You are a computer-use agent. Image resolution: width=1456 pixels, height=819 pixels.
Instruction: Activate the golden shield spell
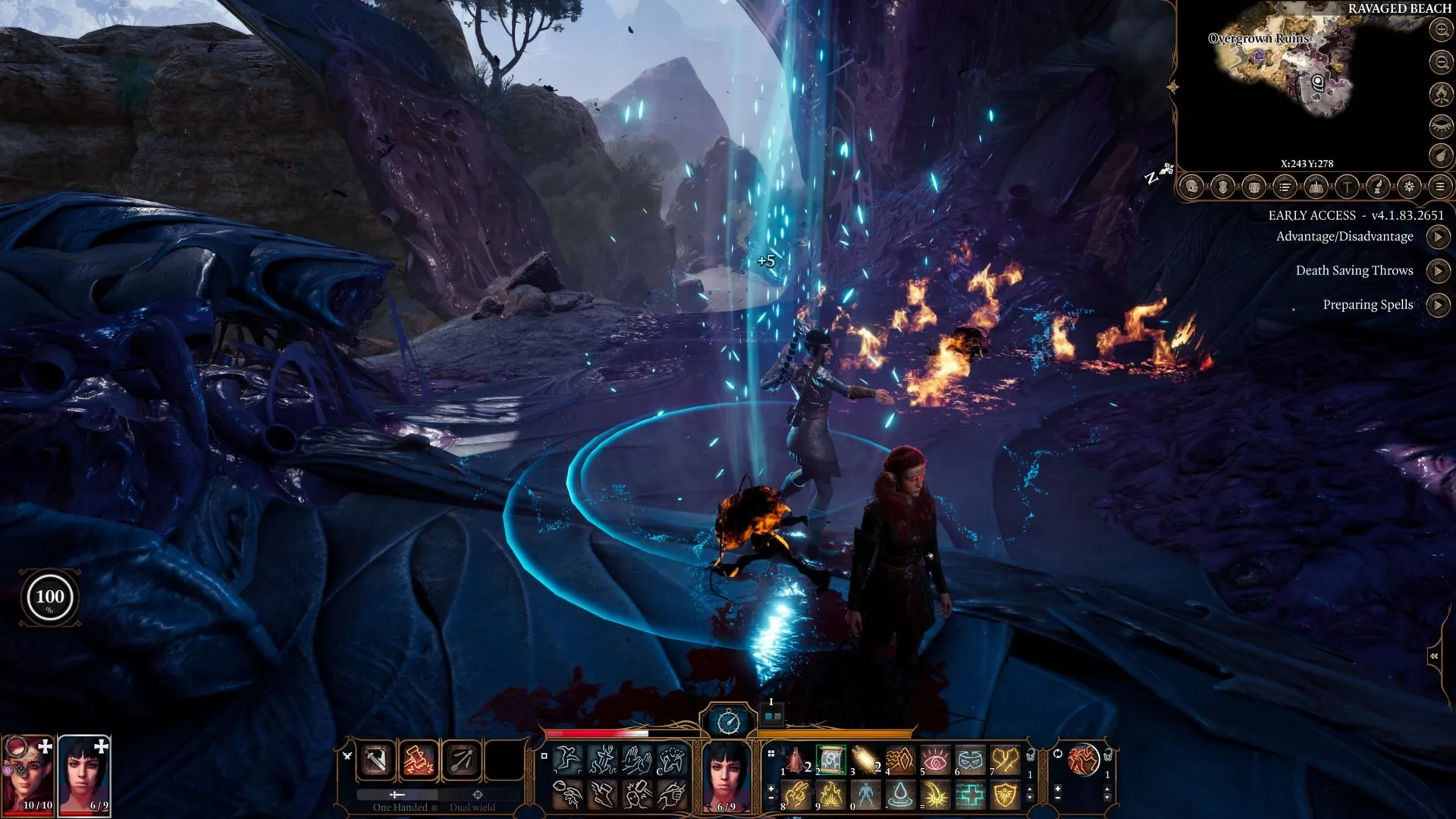point(1005,795)
